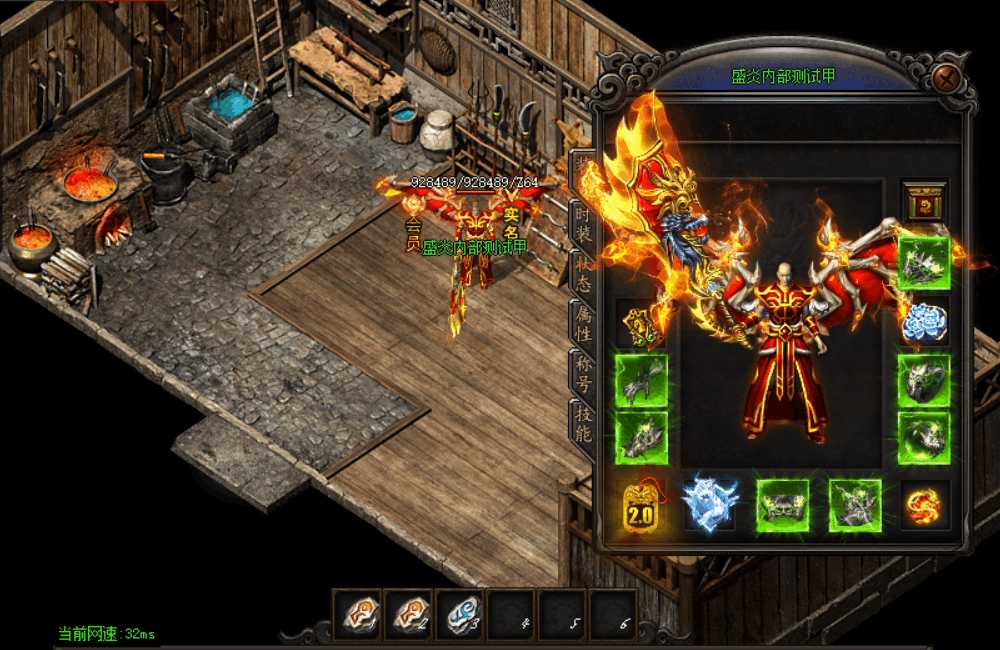
Task: Choose the gold 2.0 talisman slot
Action: [640, 505]
